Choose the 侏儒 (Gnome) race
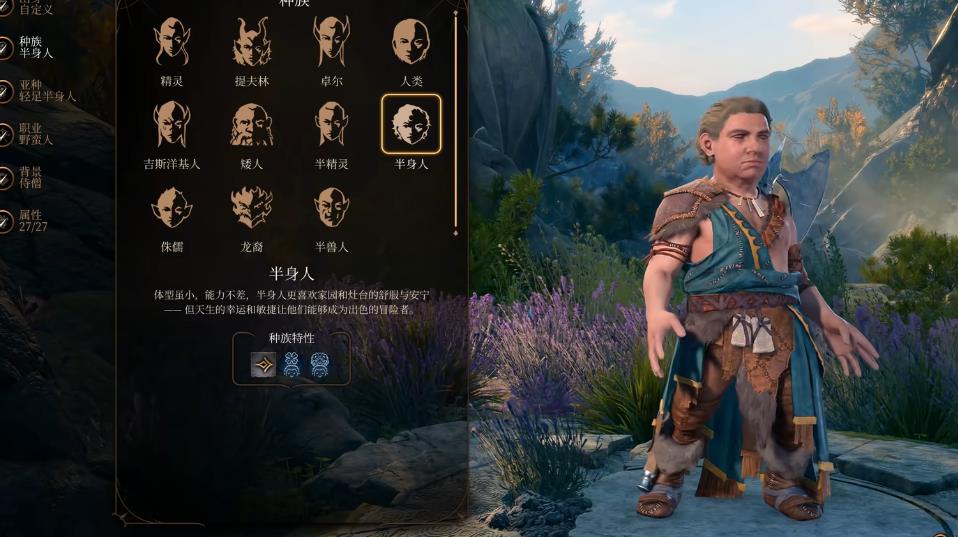The width and height of the screenshot is (958, 537). 172,208
